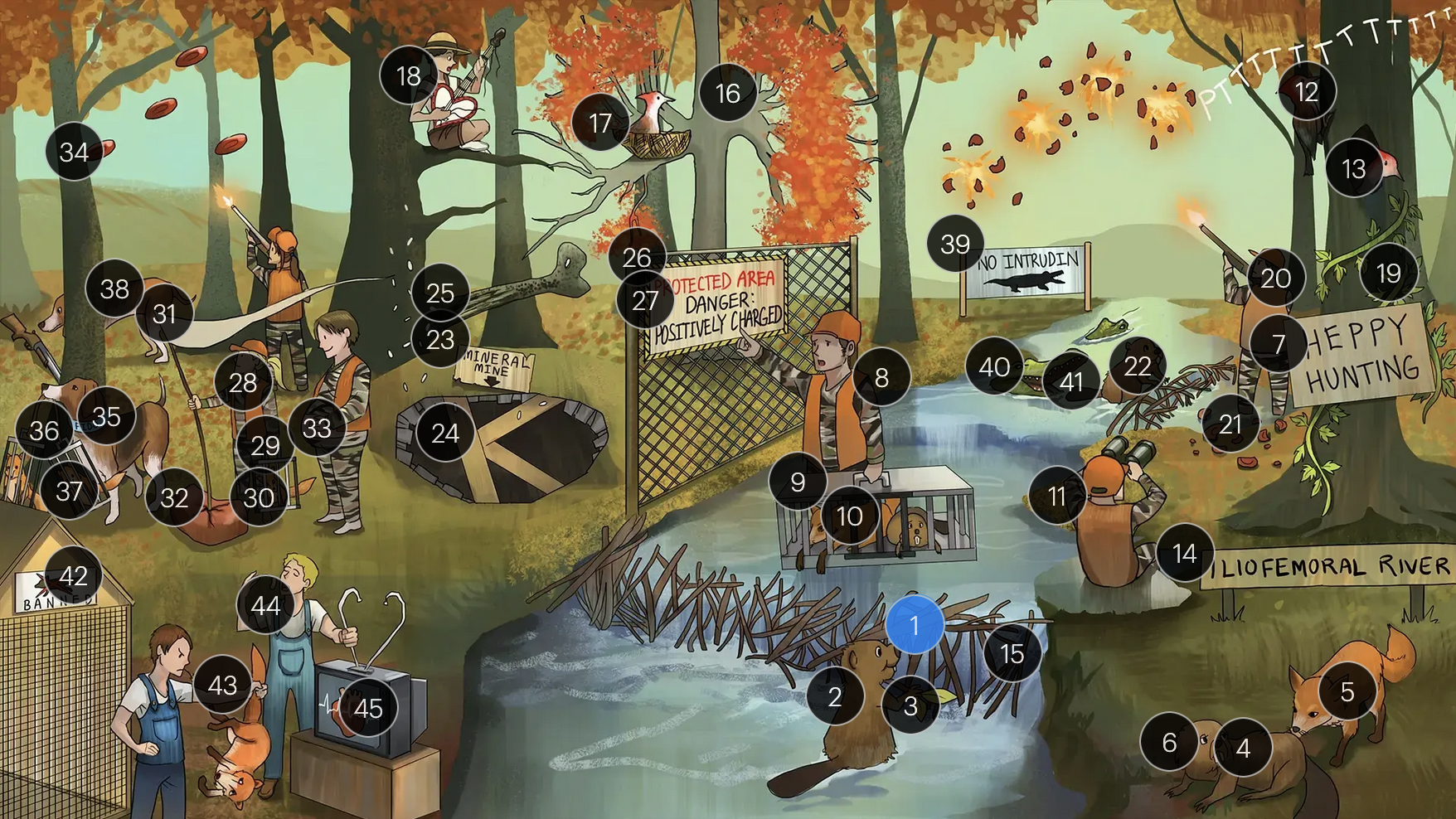The image size is (1456, 819).
Task: Choose marker number 24
Action: click(445, 433)
